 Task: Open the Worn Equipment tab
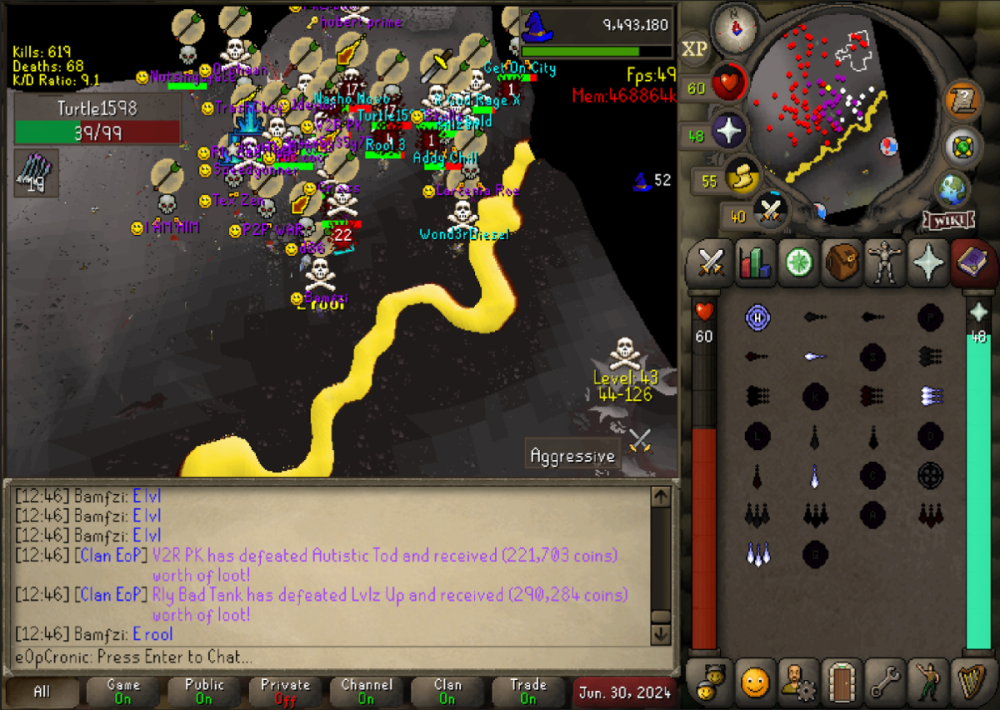pos(886,263)
